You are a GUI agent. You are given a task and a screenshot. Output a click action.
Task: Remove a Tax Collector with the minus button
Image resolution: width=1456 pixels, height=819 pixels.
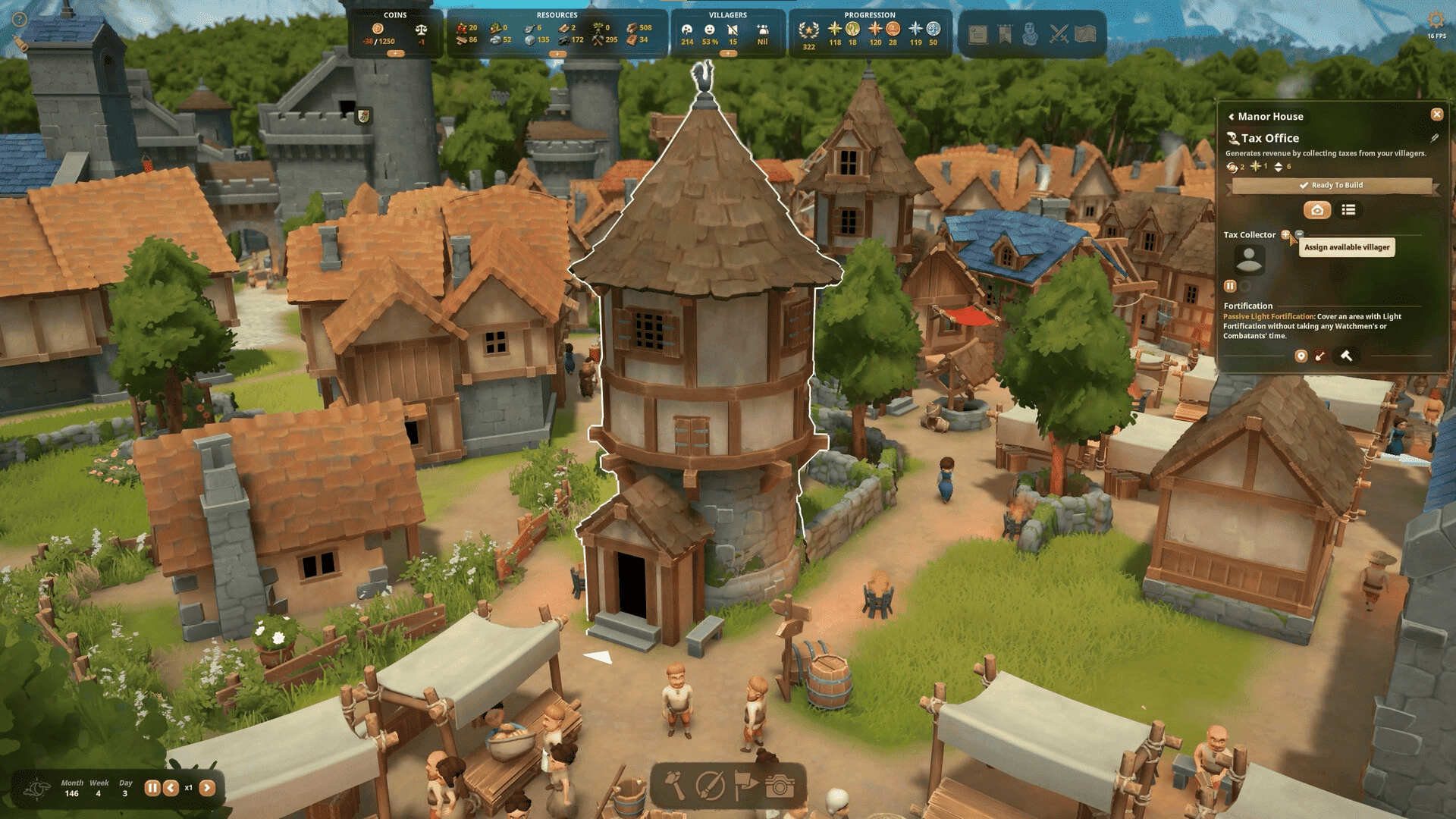coord(1299,234)
